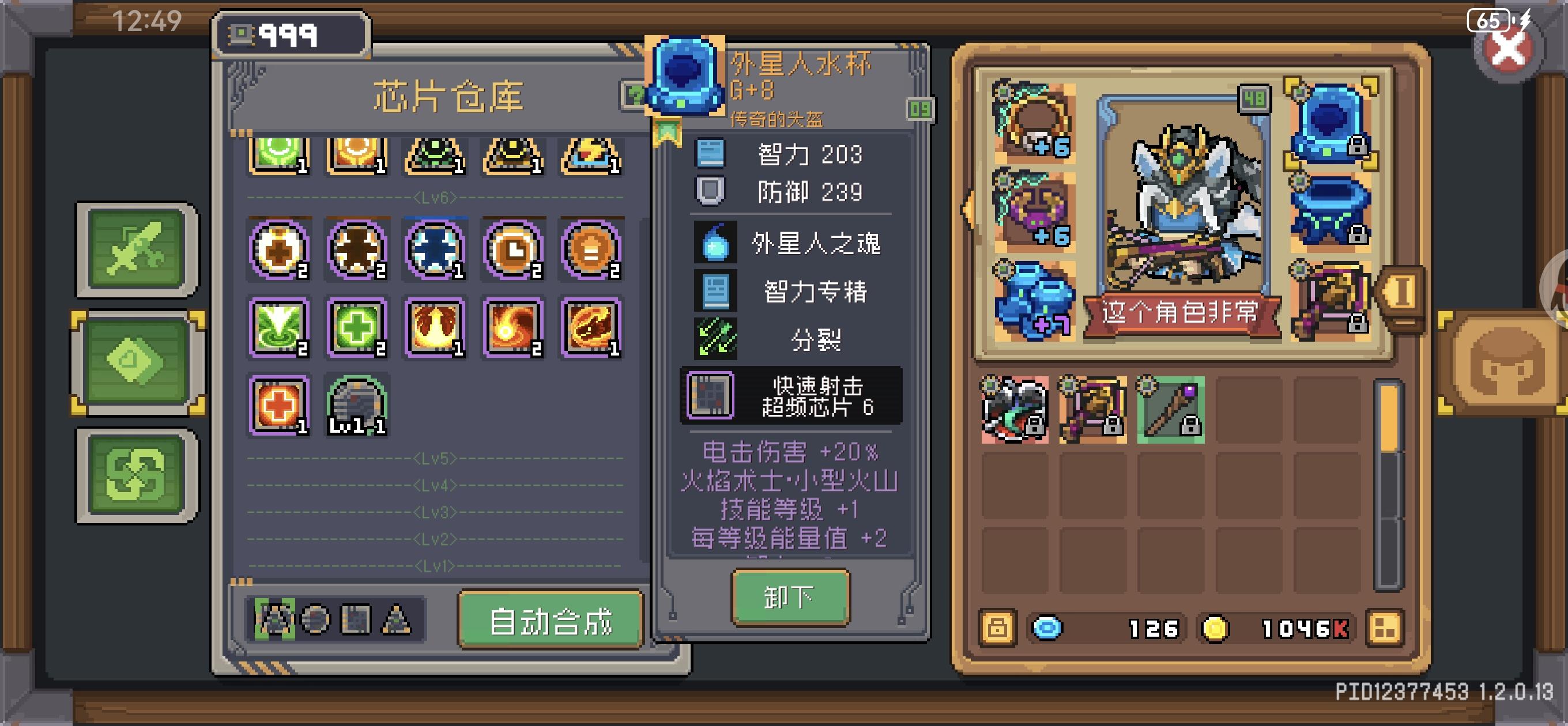Click 卸下 to unequip the helmet
The width and height of the screenshot is (1568, 726).
tap(790, 597)
